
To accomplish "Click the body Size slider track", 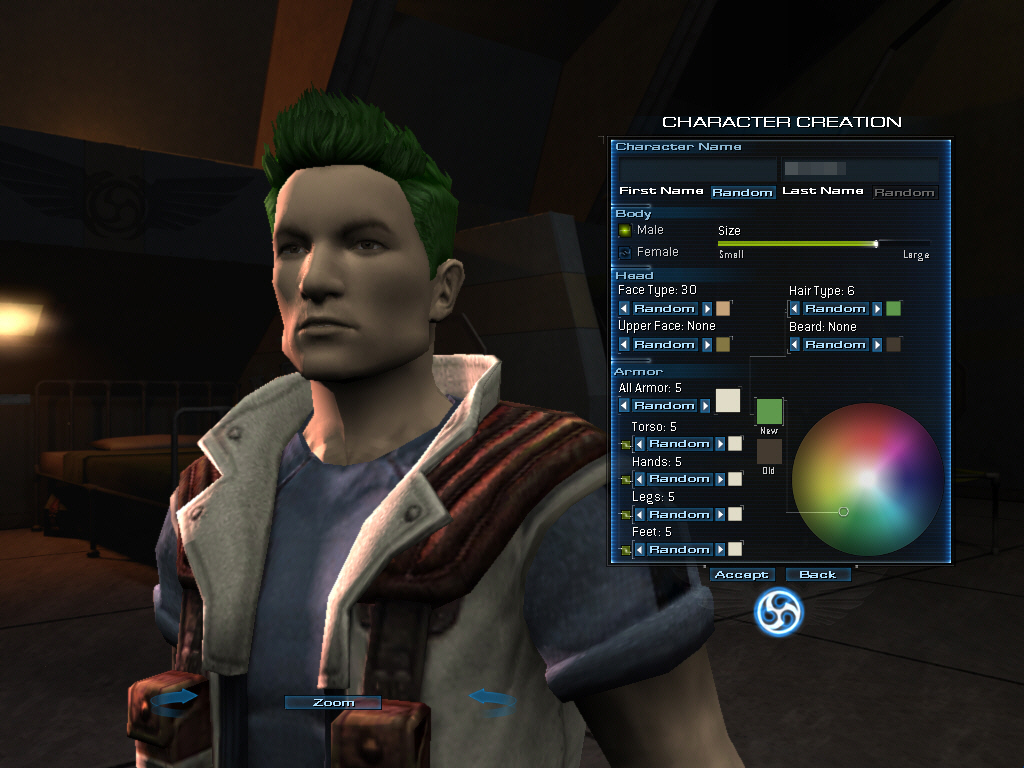I will pos(823,243).
